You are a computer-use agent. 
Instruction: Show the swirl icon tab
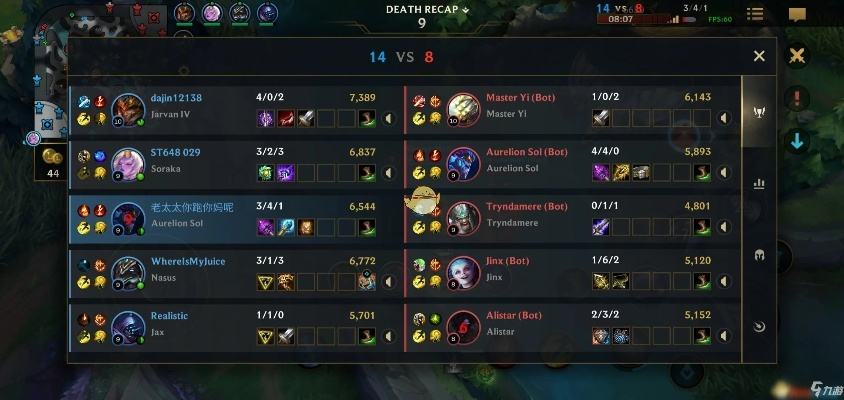759,326
